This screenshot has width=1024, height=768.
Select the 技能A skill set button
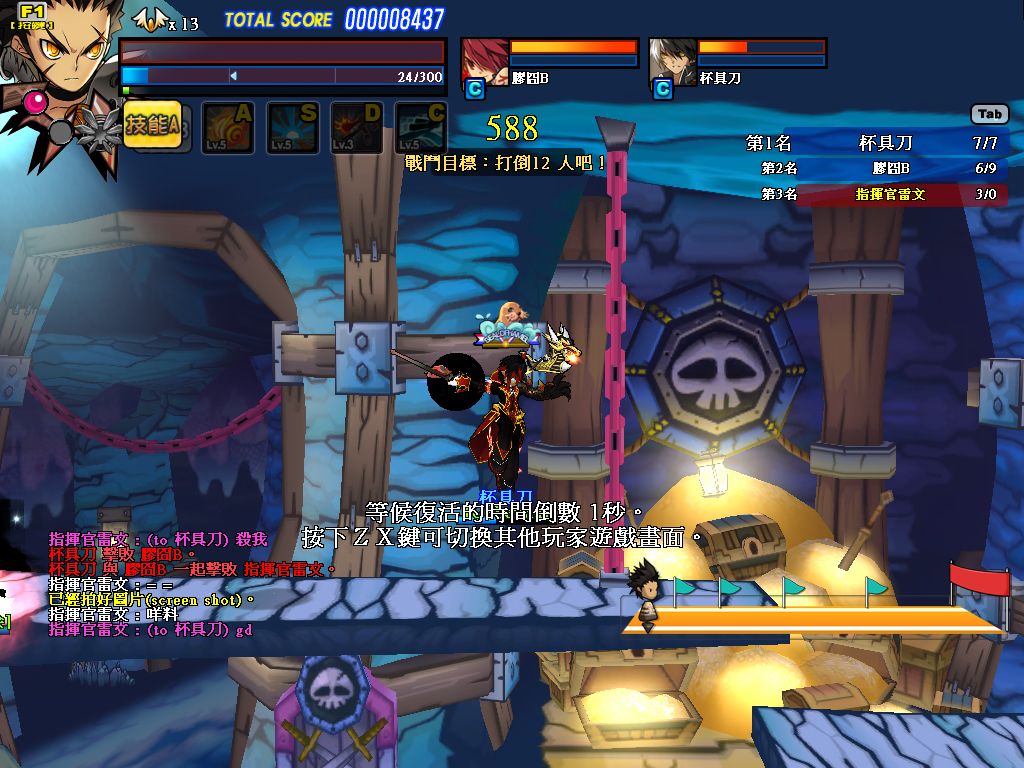(x=152, y=125)
